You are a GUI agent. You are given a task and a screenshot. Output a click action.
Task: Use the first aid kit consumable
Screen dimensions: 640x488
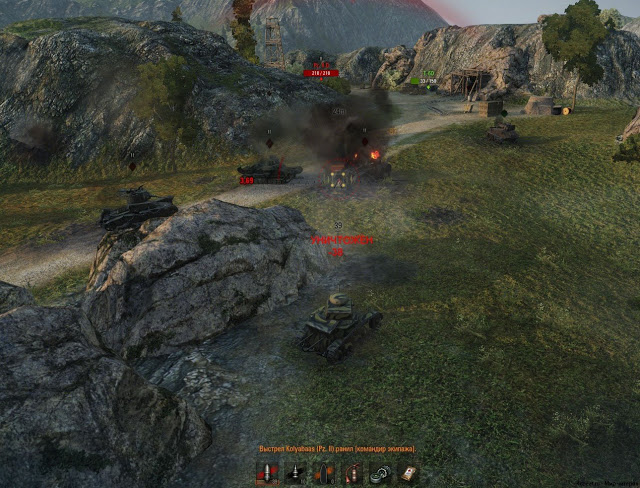[408, 473]
